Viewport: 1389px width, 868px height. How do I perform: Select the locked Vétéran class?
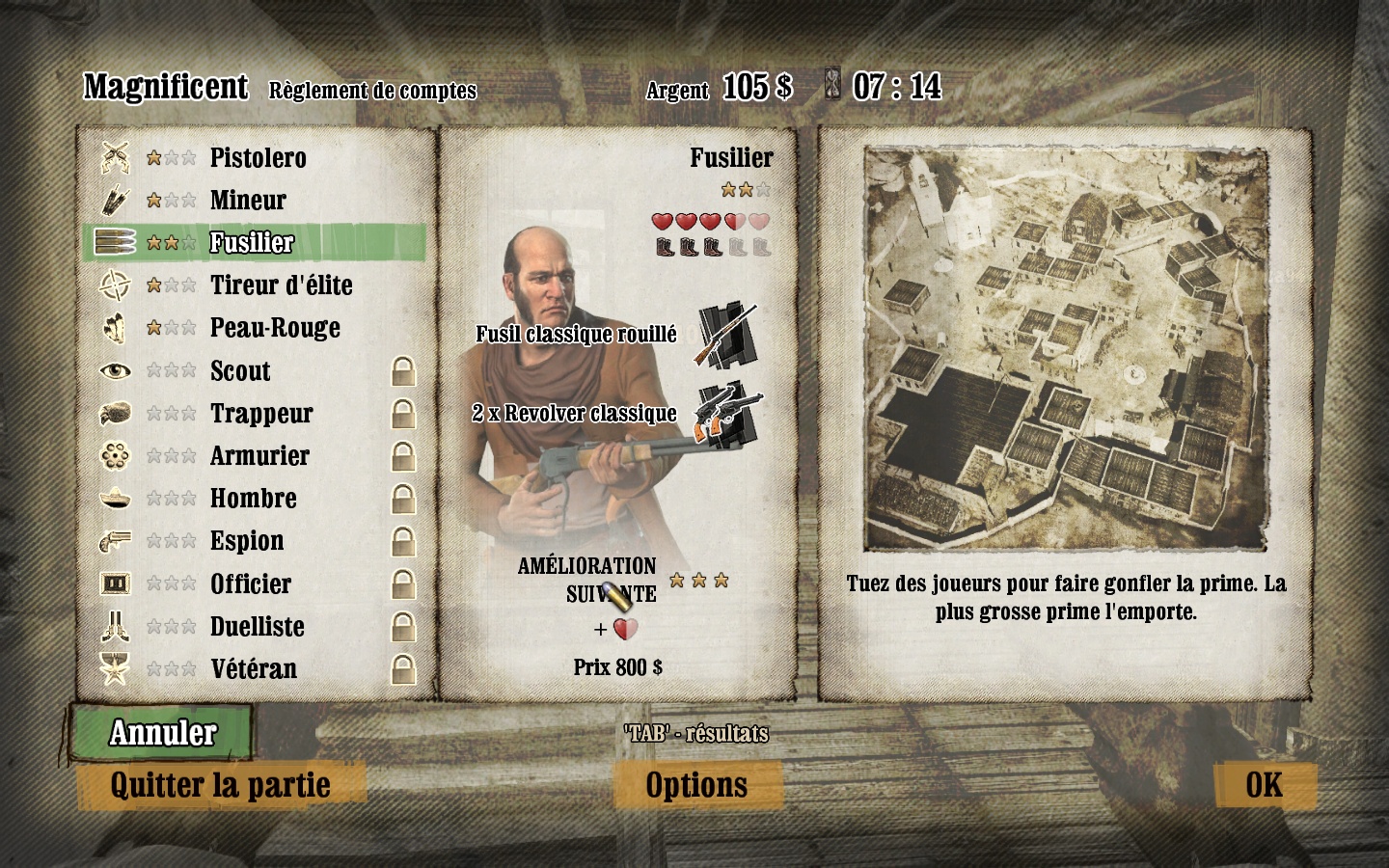(254, 669)
